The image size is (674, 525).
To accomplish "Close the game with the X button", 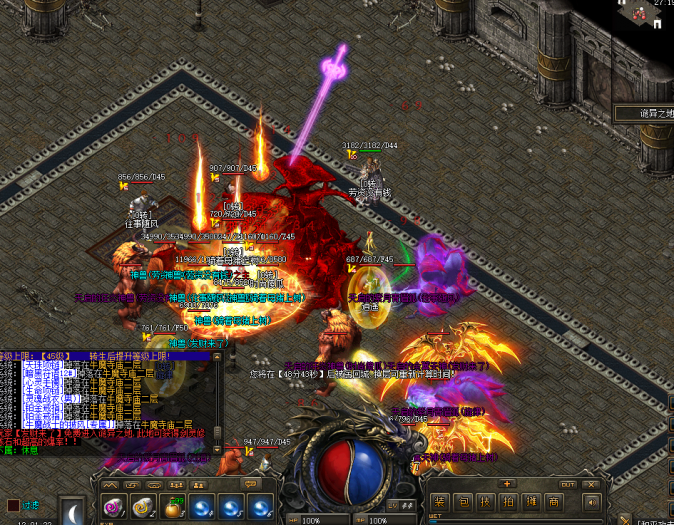I will pyautogui.click(x=590, y=484).
